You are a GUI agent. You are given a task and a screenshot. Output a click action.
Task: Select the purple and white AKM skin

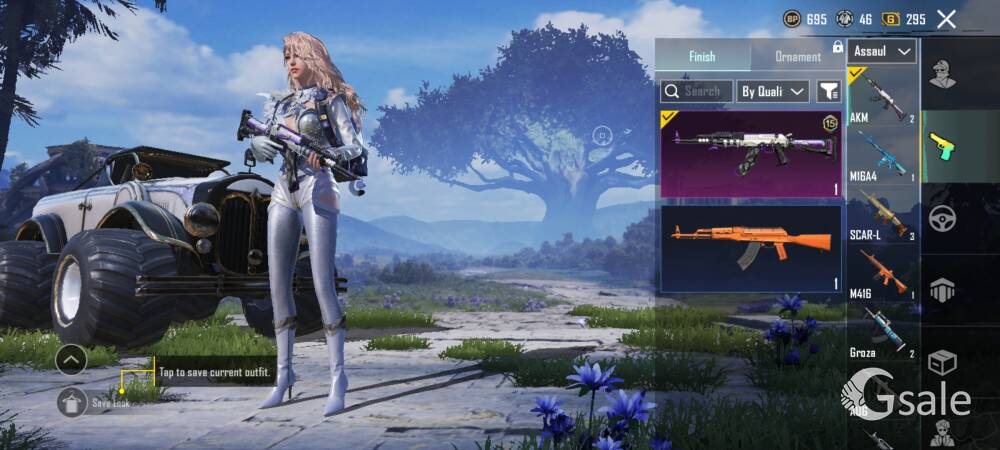tap(750, 154)
